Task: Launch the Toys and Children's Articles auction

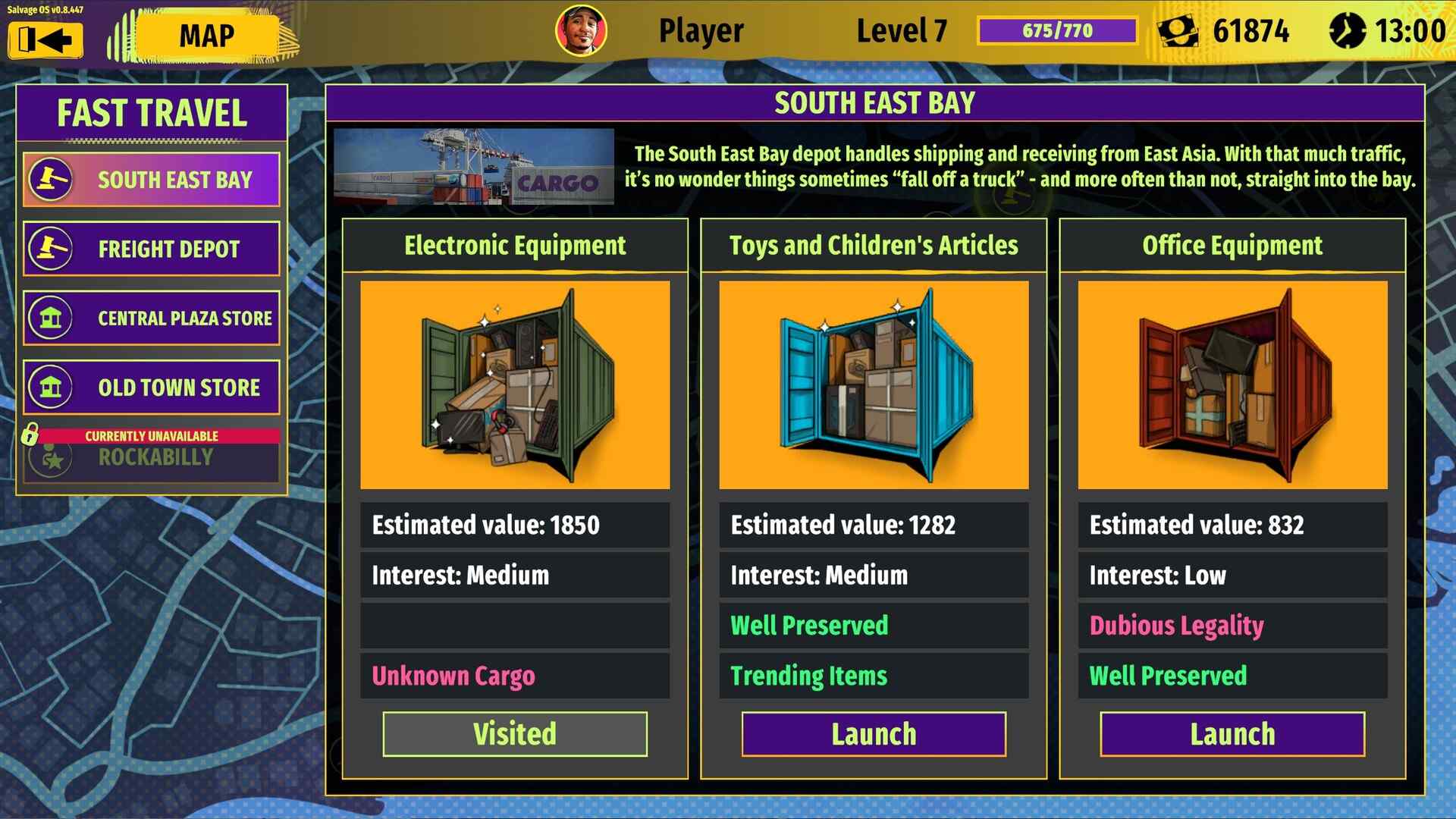Action: pyautogui.click(x=874, y=733)
